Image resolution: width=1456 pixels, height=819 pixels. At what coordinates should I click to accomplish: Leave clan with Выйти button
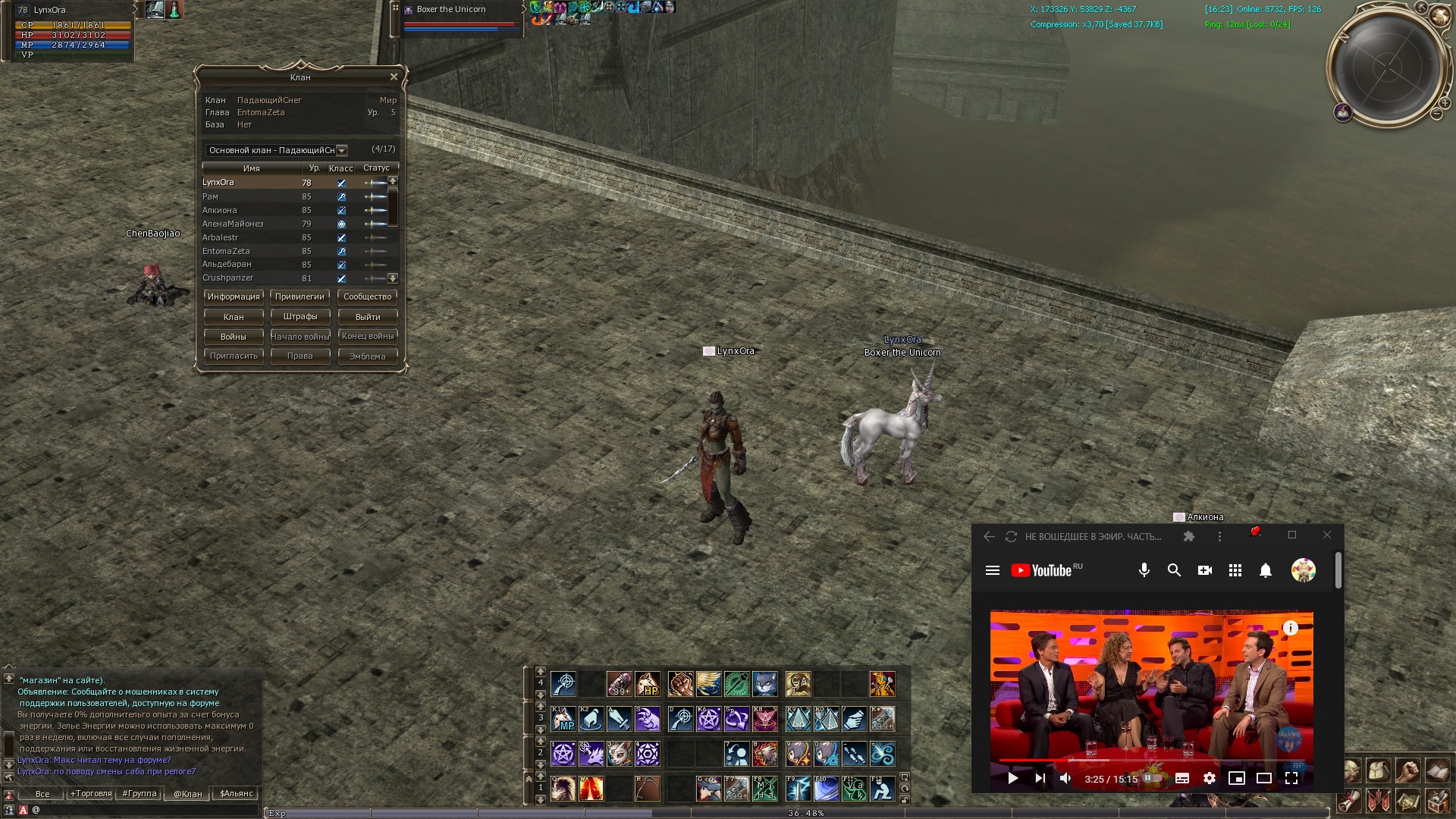coord(367,316)
